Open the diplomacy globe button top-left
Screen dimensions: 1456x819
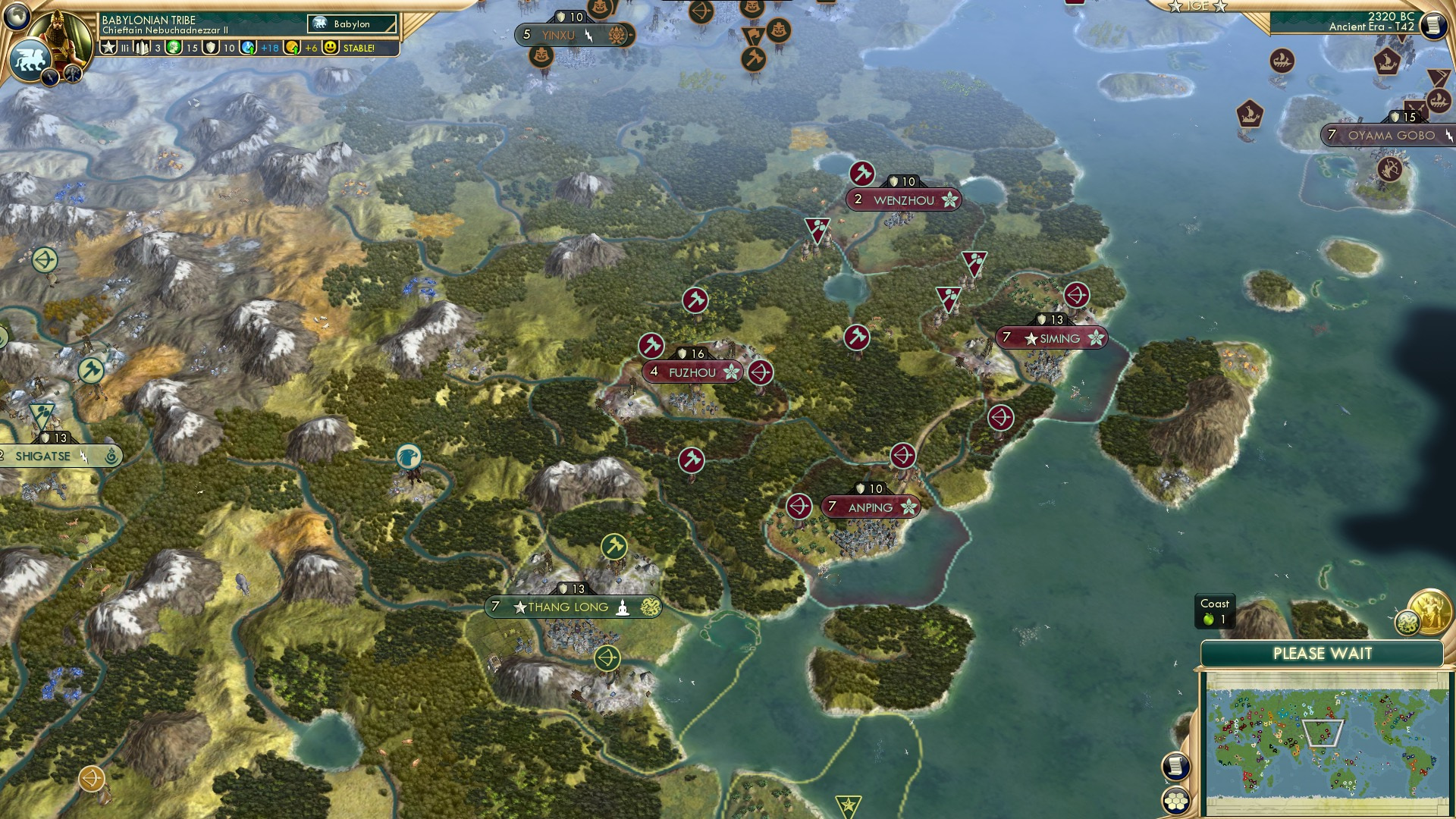[x=16, y=16]
